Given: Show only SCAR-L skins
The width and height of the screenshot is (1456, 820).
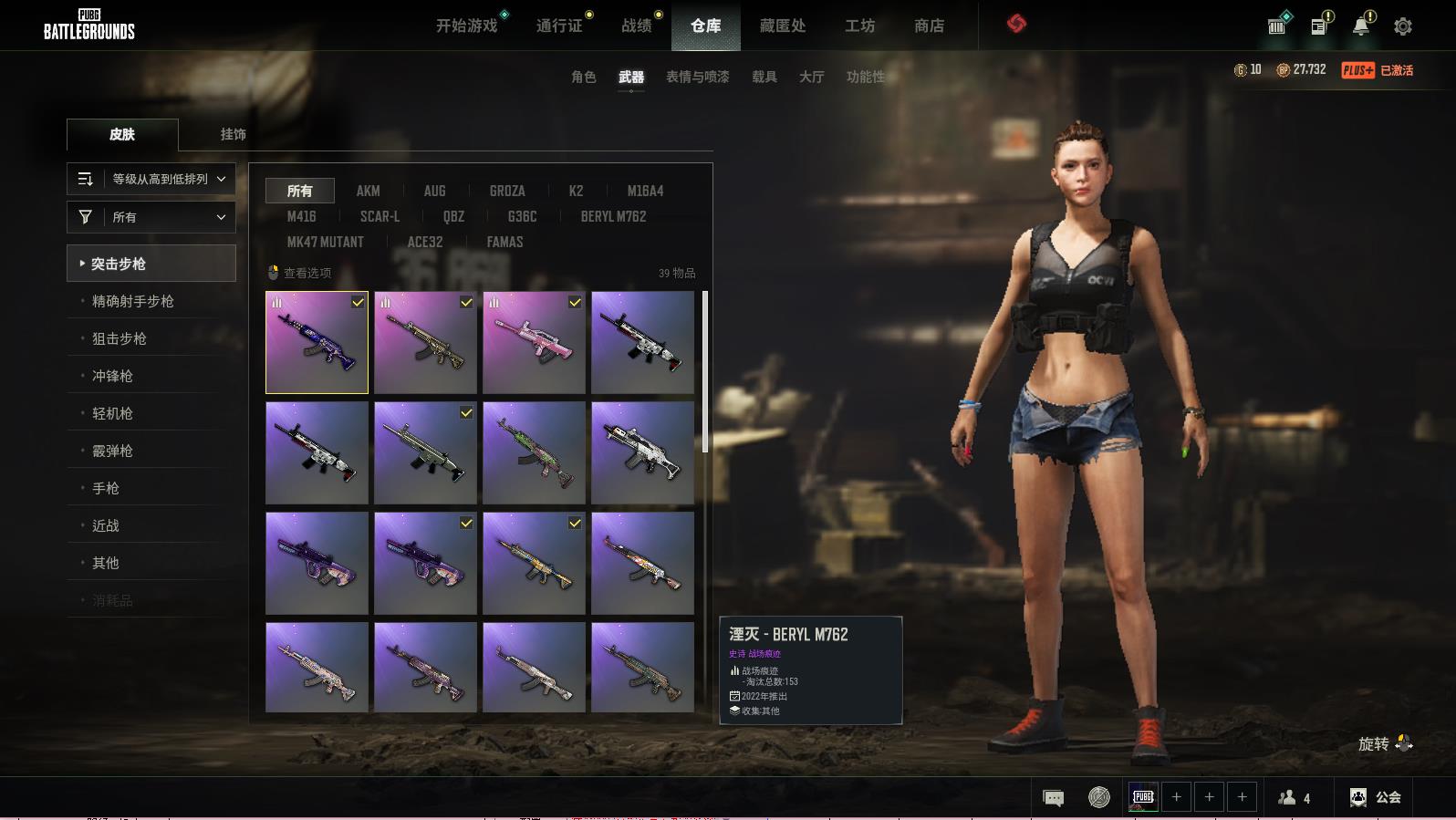Looking at the screenshot, I should pyautogui.click(x=380, y=216).
